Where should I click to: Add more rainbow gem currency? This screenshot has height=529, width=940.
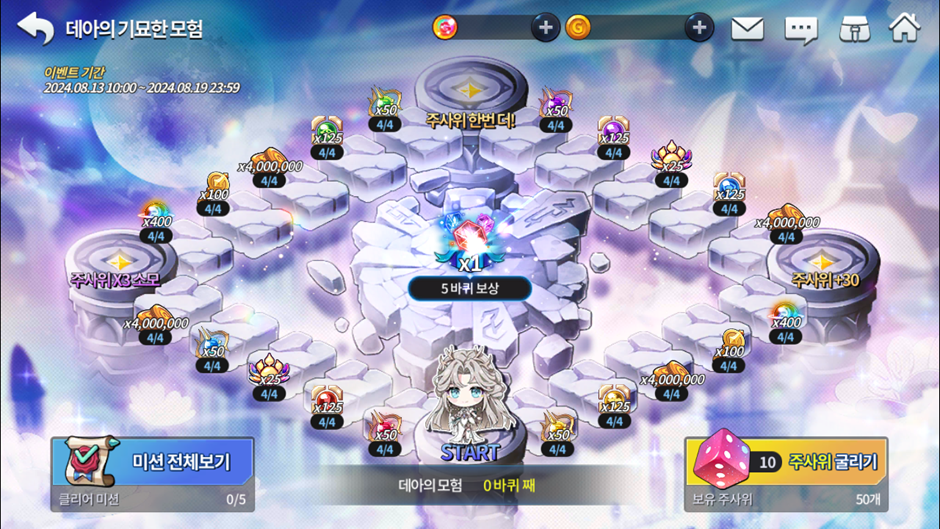545,28
